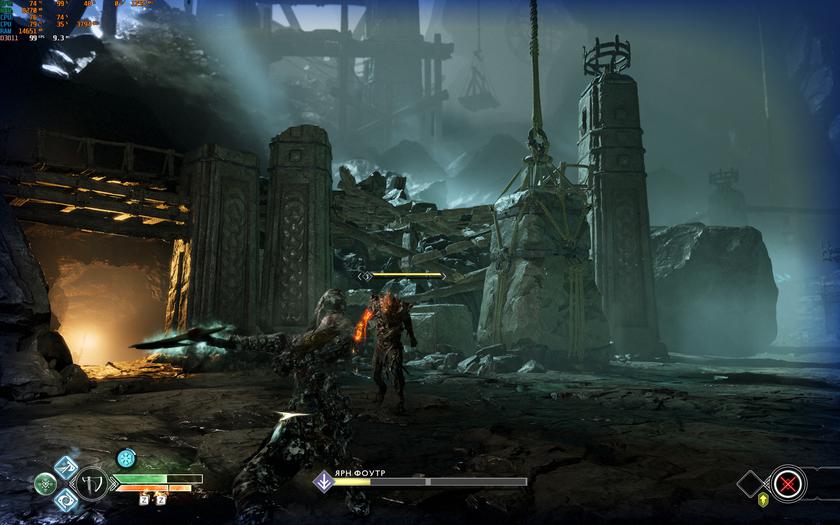The image size is (840, 525).
Task: Click the yellow-green up-arrow hexagon icon
Action: click(764, 500)
